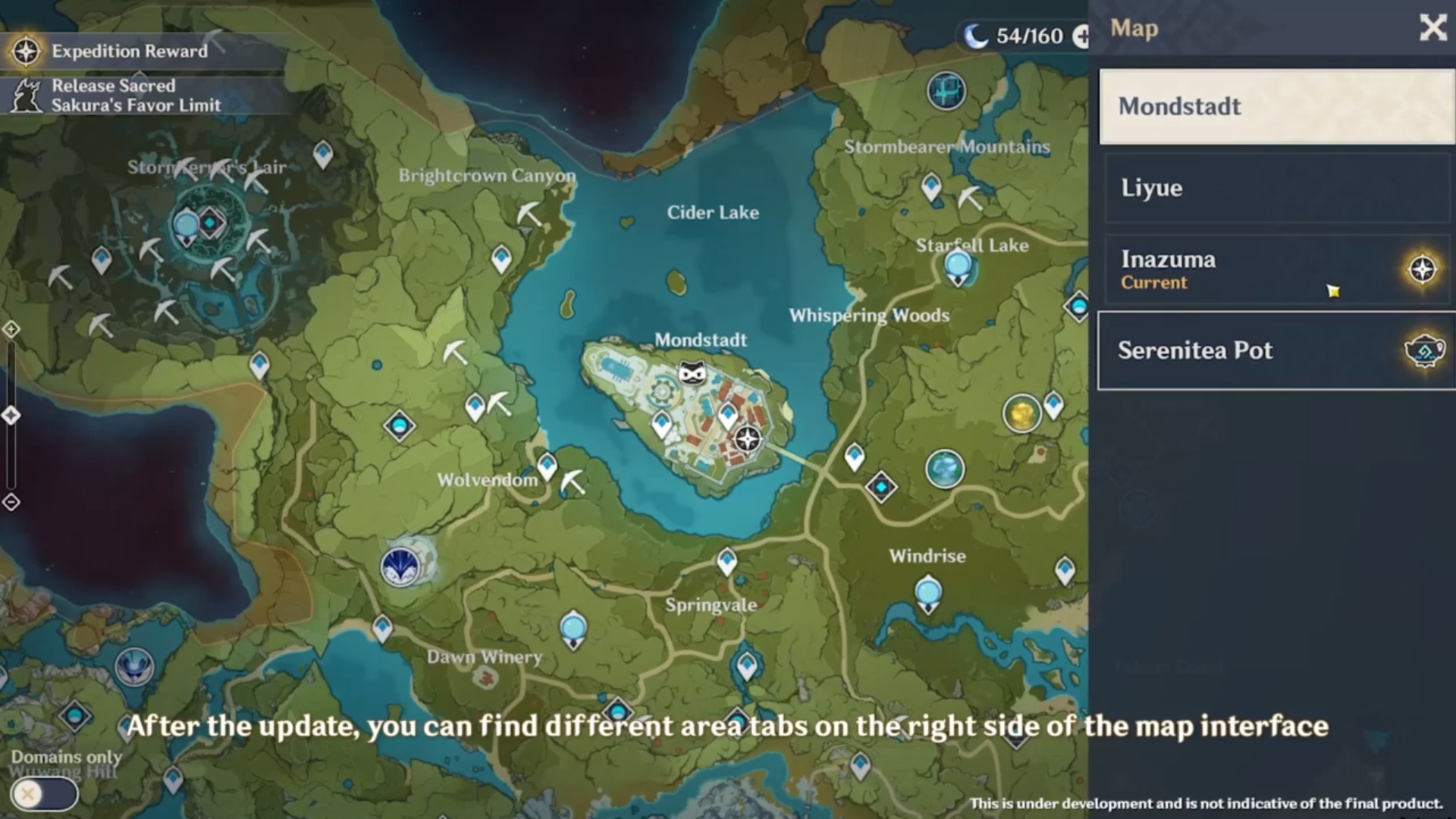Image resolution: width=1456 pixels, height=819 pixels.
Task: Switch to the Liyue map tab
Action: (1276, 188)
